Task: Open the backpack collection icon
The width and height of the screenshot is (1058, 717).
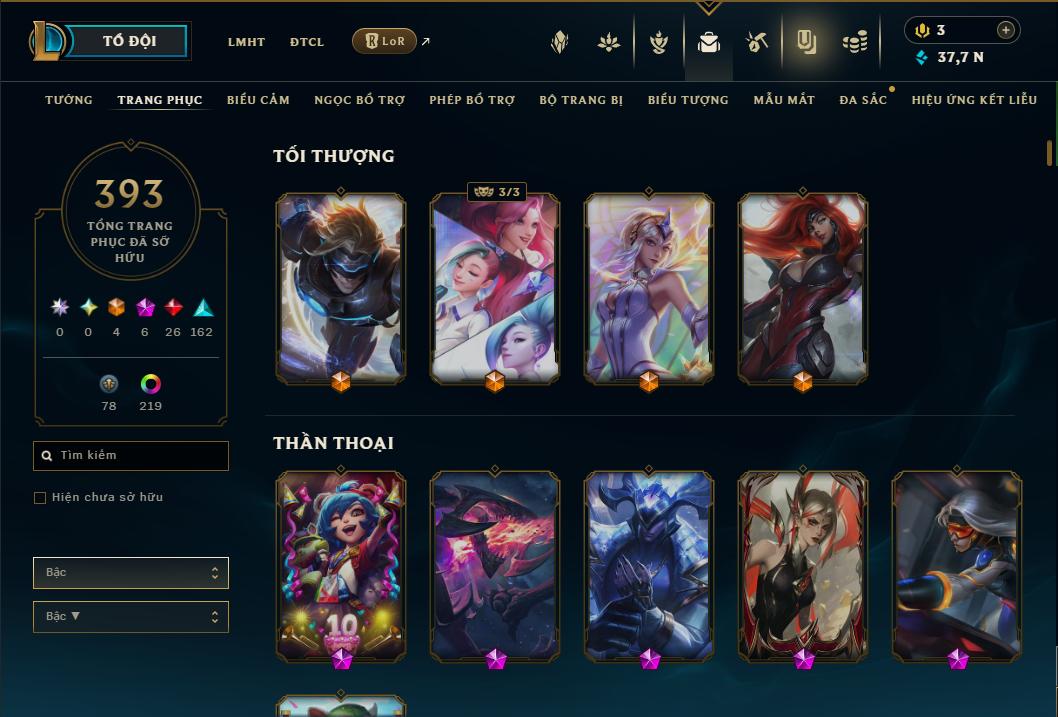Action: coord(709,42)
